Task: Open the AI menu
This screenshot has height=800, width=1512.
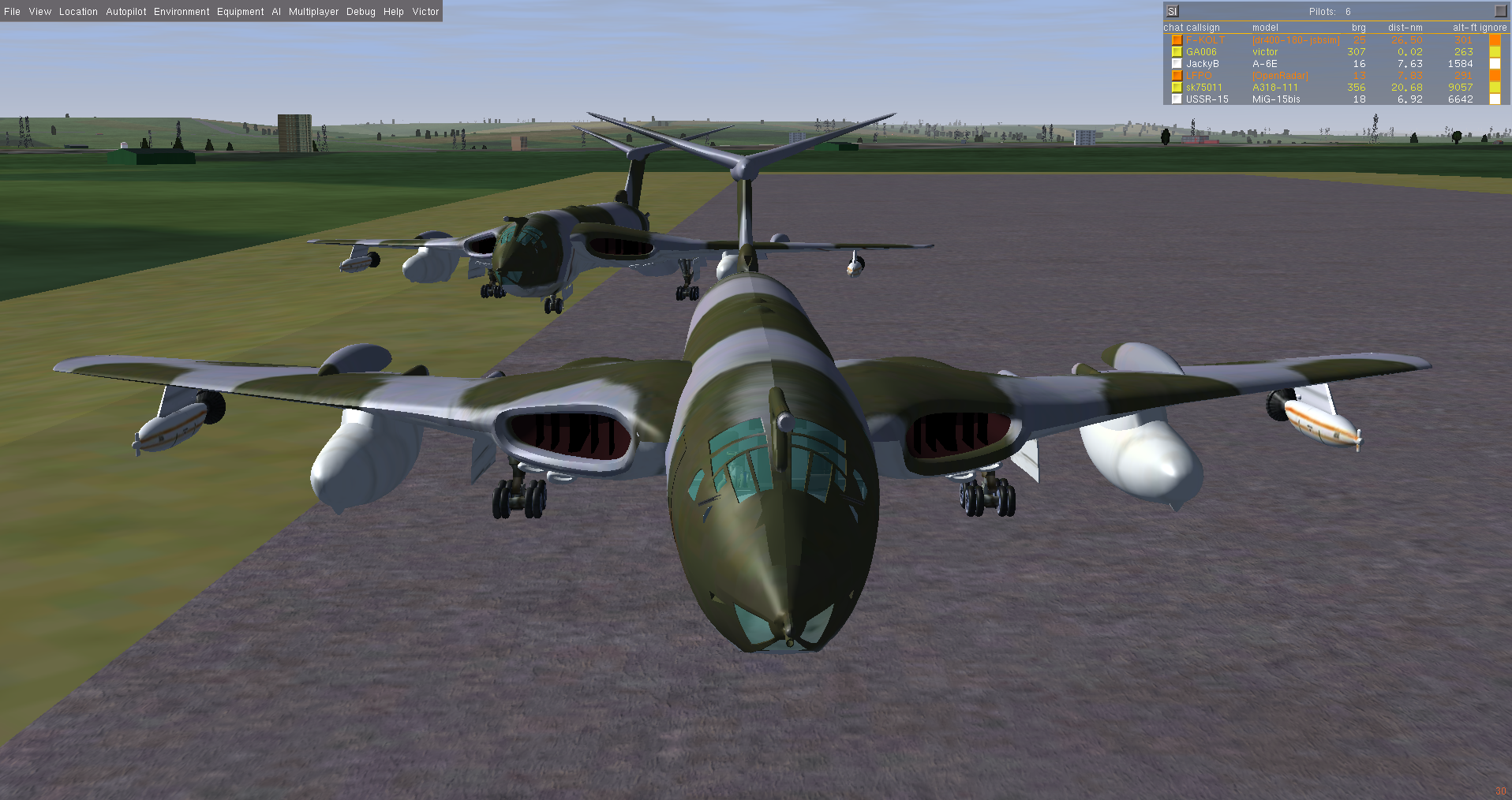Action: tap(276, 12)
